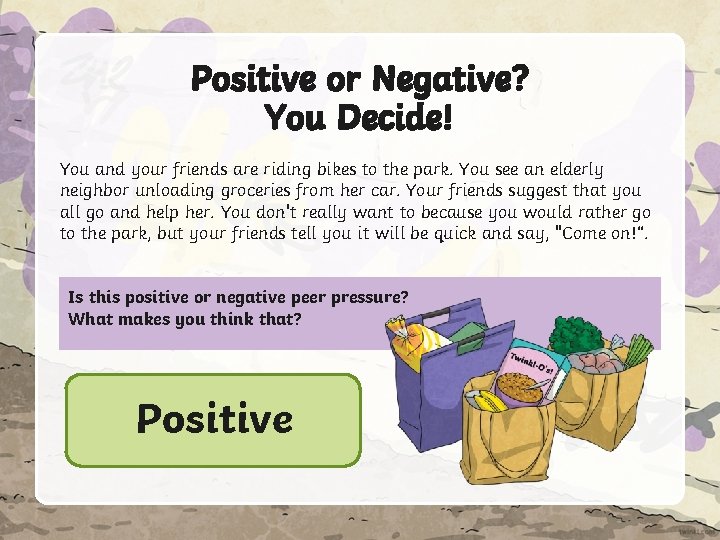Select the green Positive answer button
The height and width of the screenshot is (540, 720).
pos(213,420)
